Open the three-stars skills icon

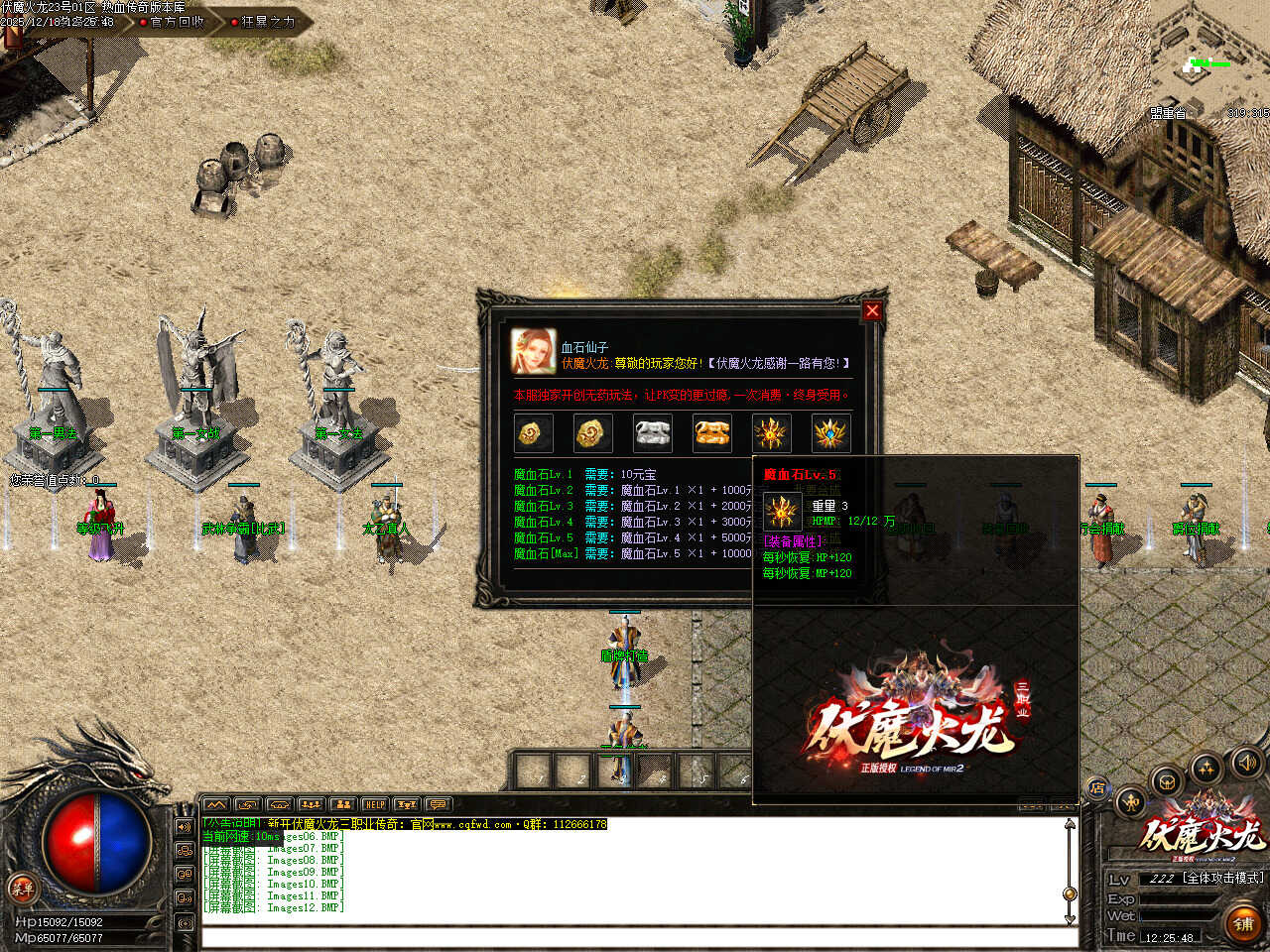click(x=1207, y=769)
